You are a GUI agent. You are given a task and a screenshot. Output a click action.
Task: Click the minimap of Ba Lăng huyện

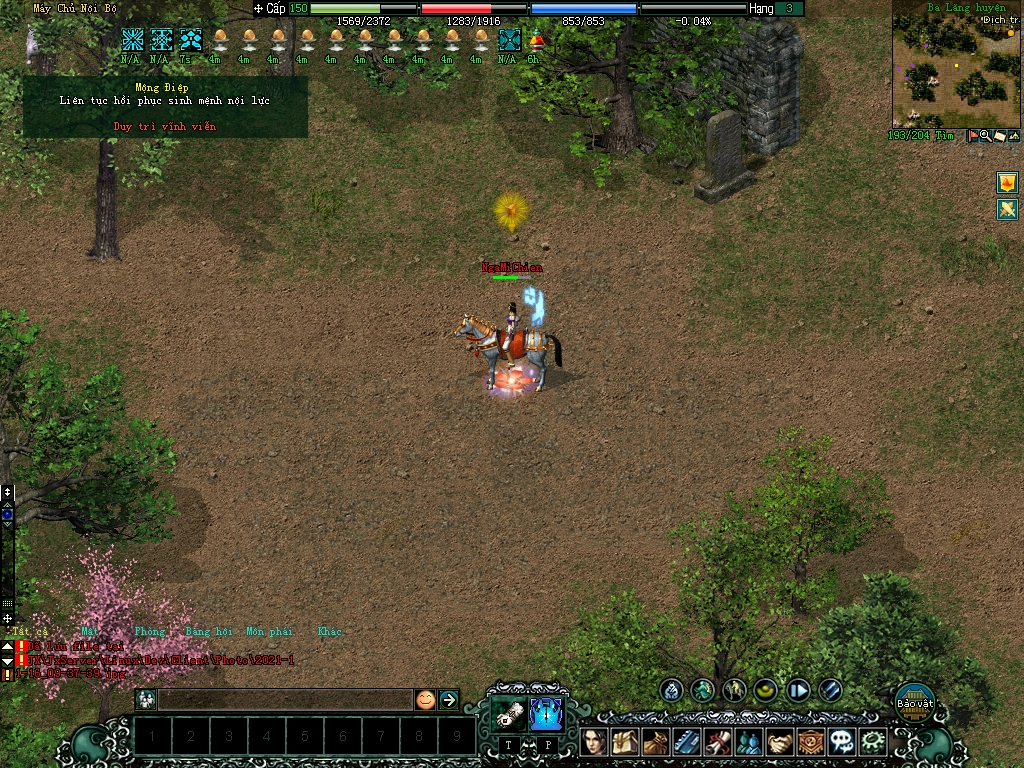[955, 70]
